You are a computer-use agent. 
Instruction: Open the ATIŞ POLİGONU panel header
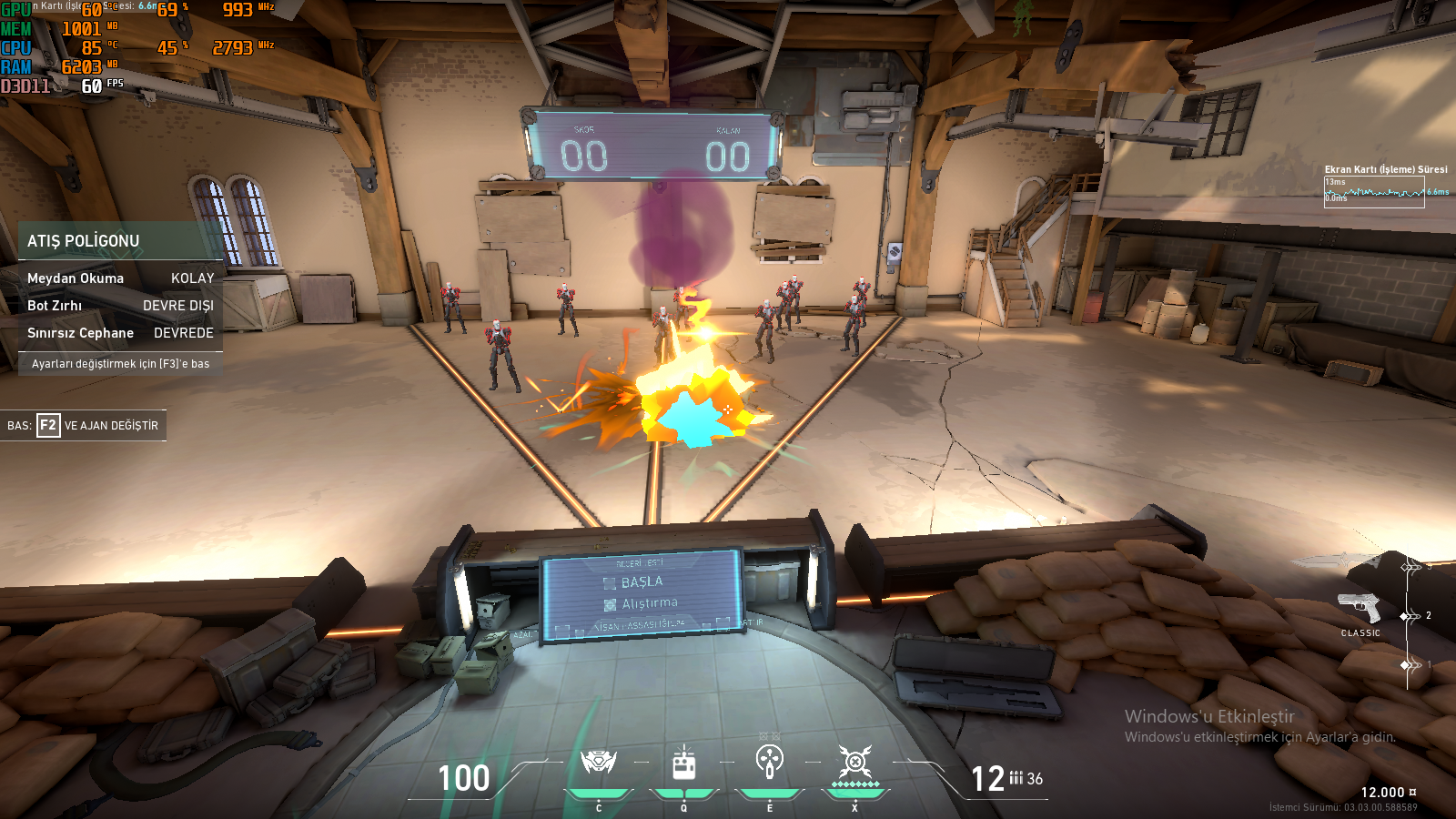click(120, 241)
